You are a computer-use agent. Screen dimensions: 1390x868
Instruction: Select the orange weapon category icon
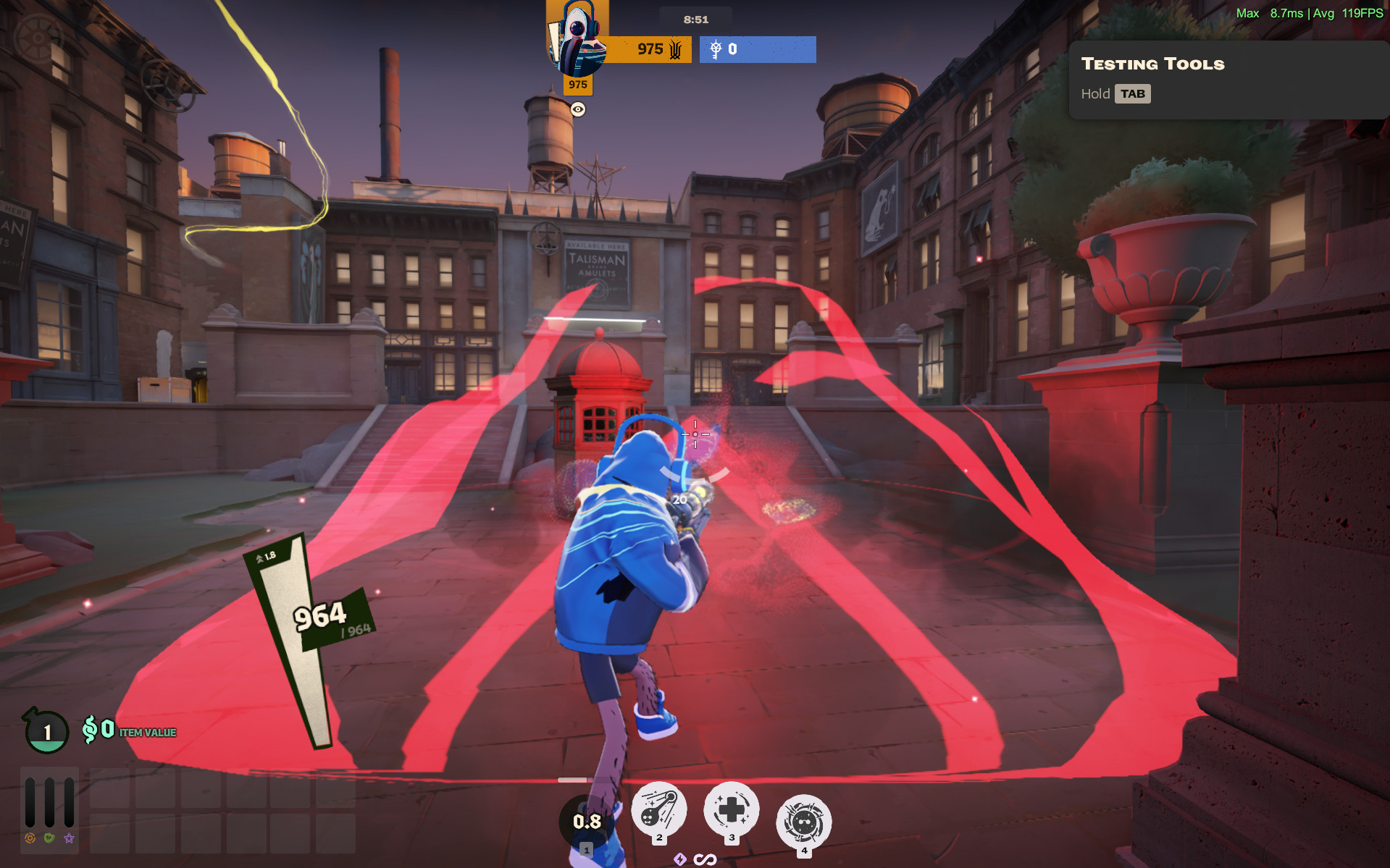[30, 838]
